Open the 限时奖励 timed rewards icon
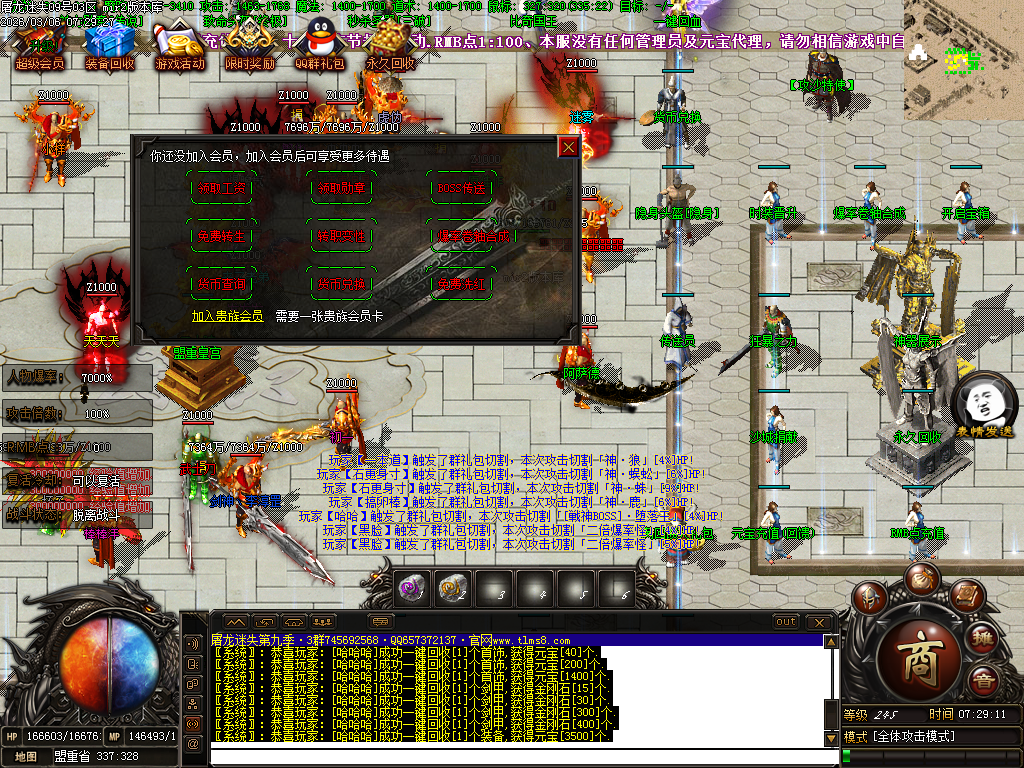The image size is (1024, 768). tap(249, 45)
